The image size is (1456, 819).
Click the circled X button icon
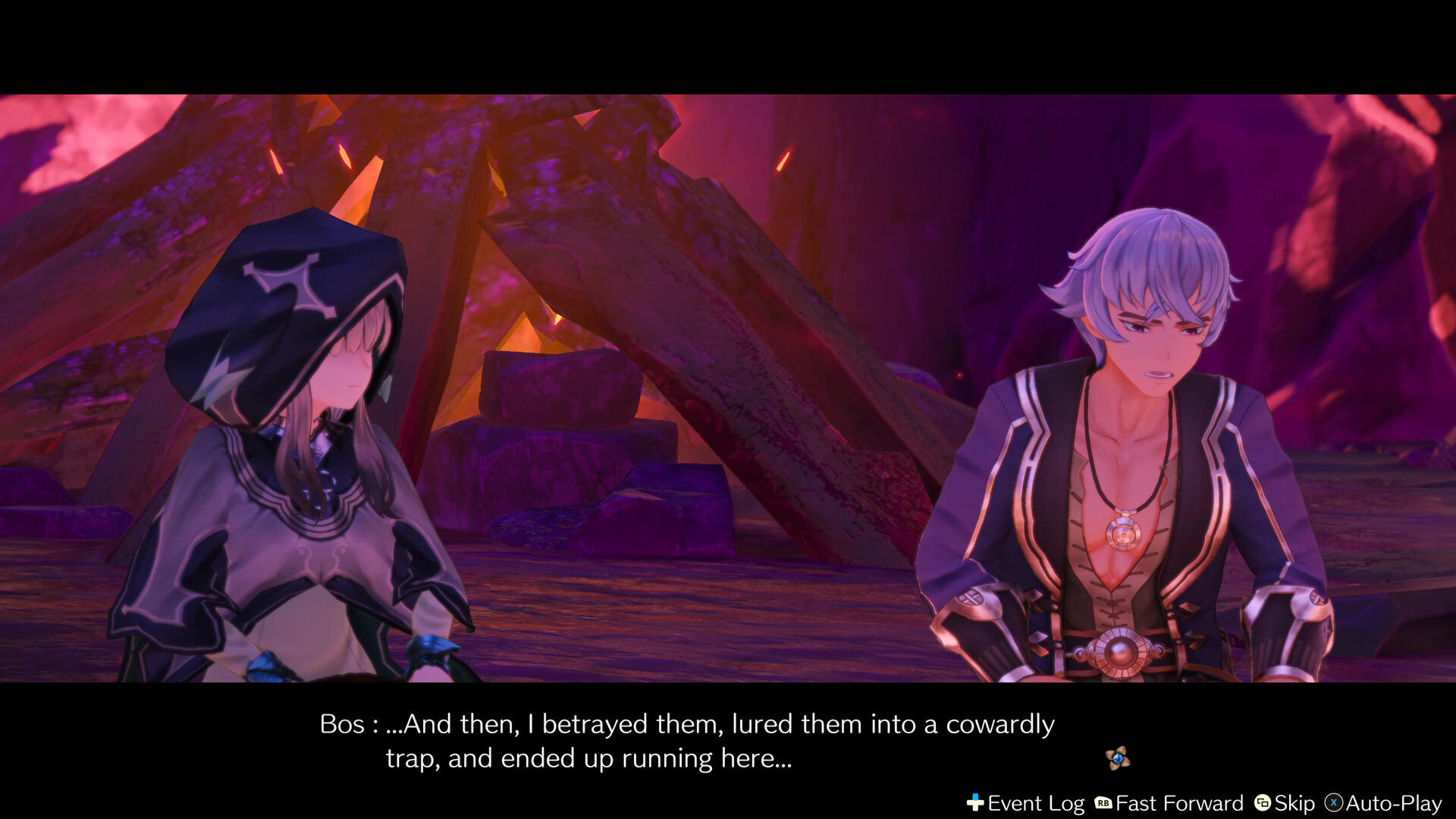[x=1335, y=802]
